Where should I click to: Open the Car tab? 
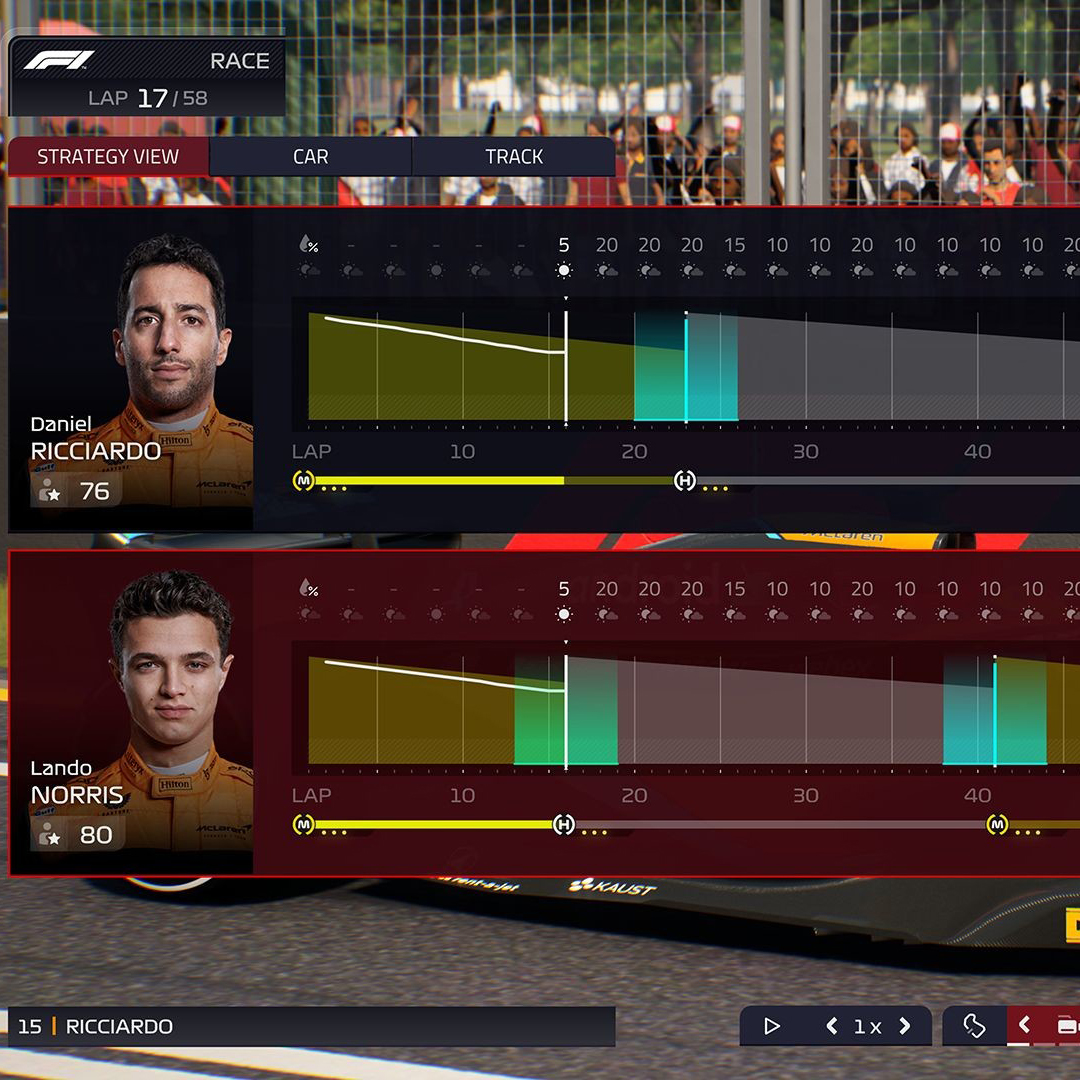point(310,157)
